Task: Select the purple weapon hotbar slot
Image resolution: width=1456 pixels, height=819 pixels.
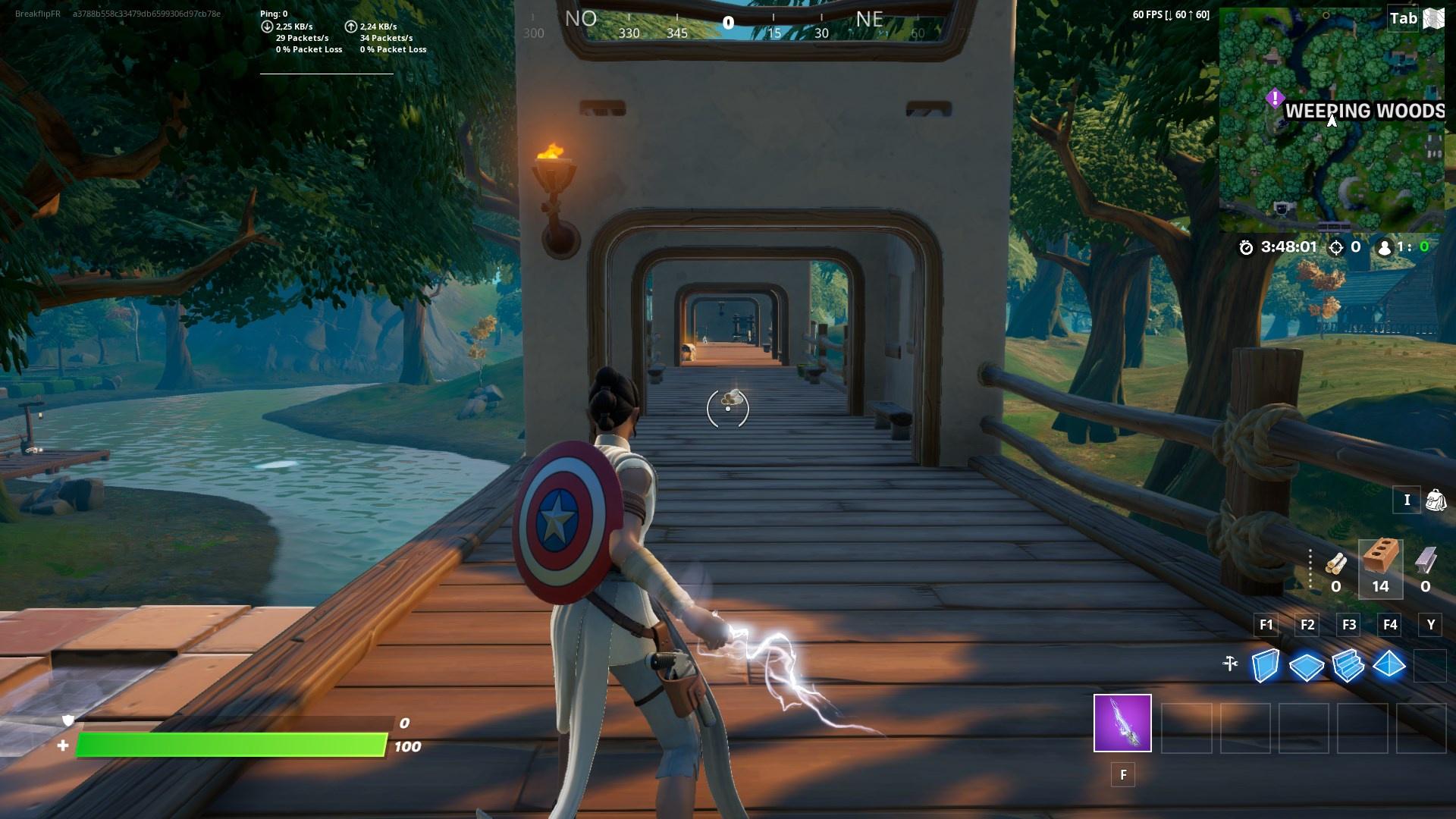Action: 1122,723
